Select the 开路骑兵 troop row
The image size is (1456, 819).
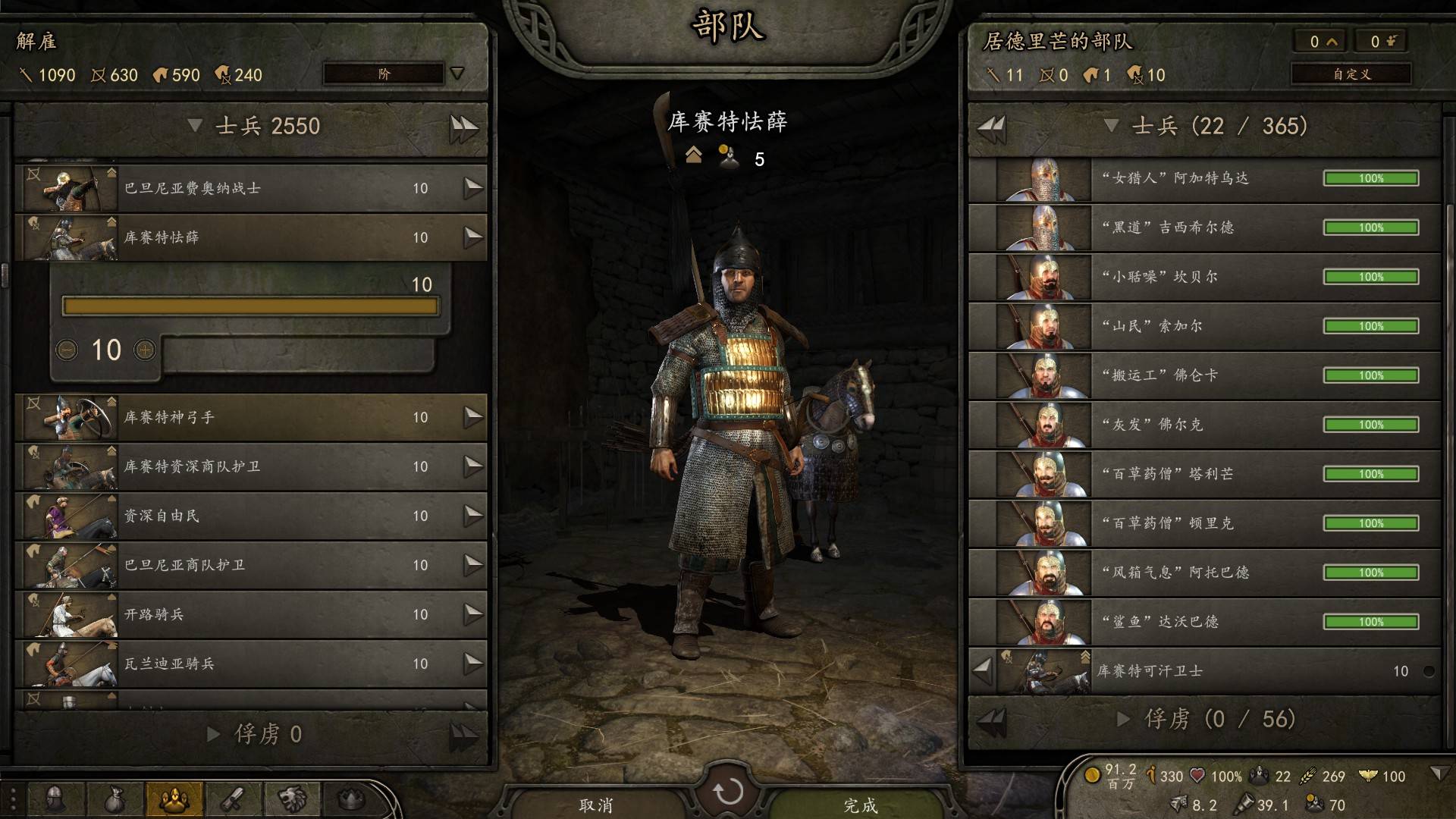(250, 614)
